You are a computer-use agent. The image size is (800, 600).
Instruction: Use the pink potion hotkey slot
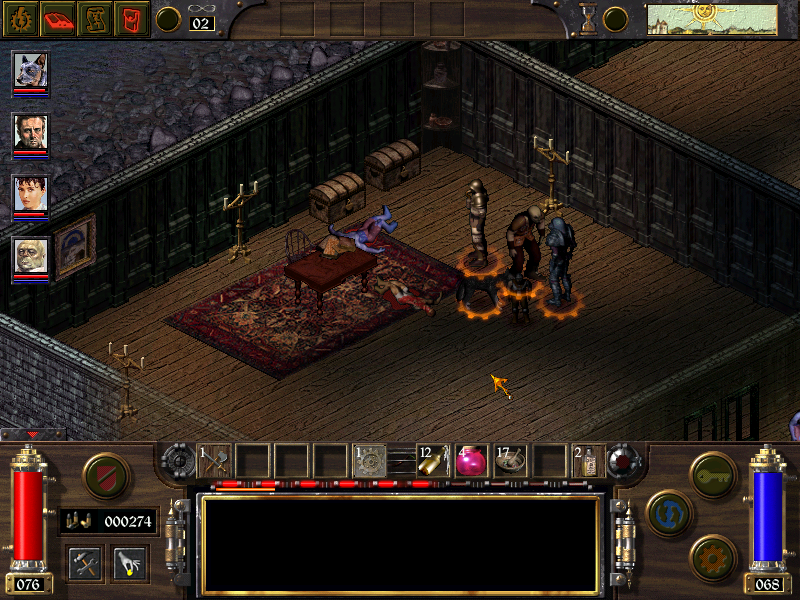pos(471,460)
